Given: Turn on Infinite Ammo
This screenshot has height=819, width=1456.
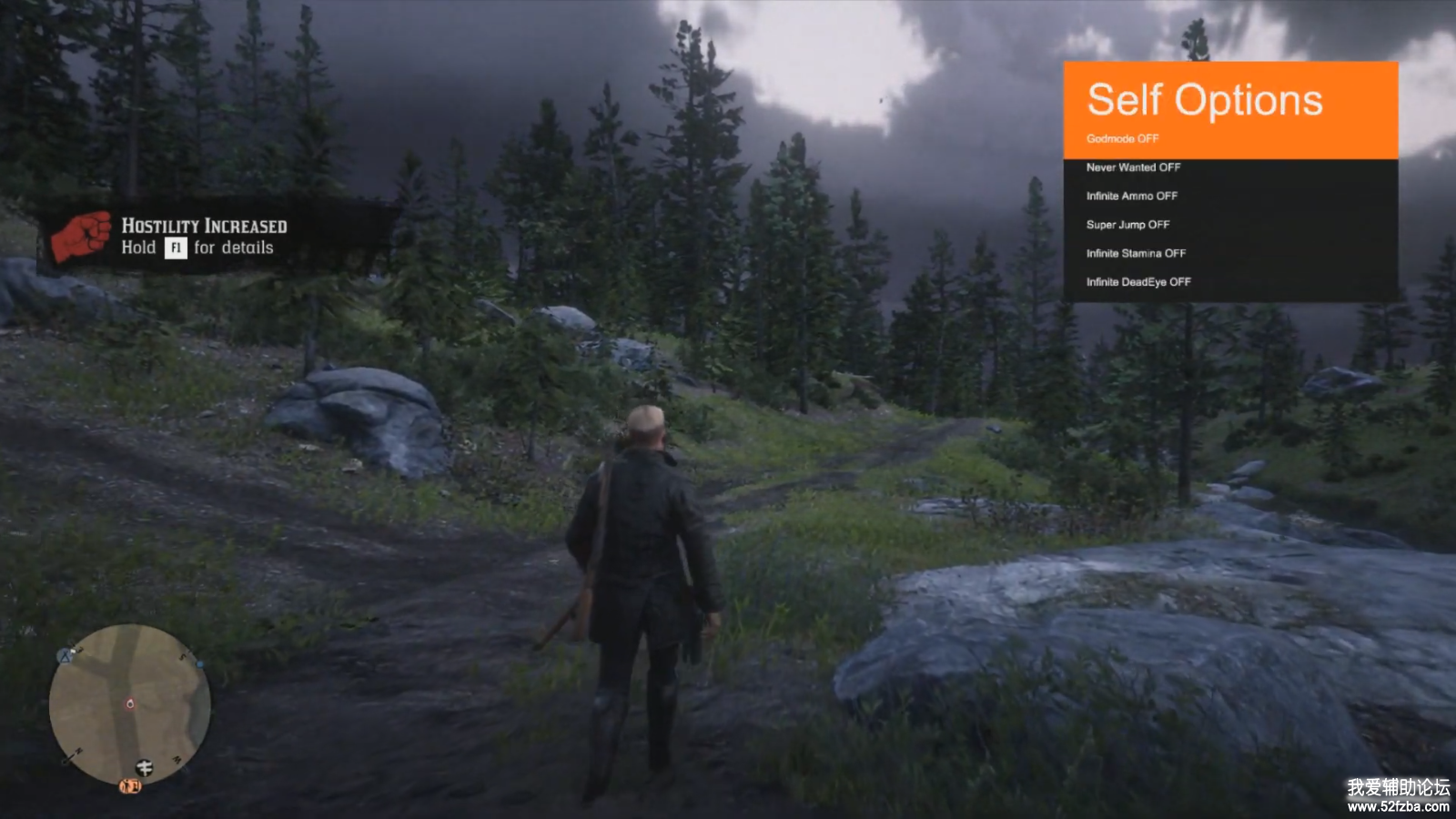Looking at the screenshot, I should click(1131, 197).
